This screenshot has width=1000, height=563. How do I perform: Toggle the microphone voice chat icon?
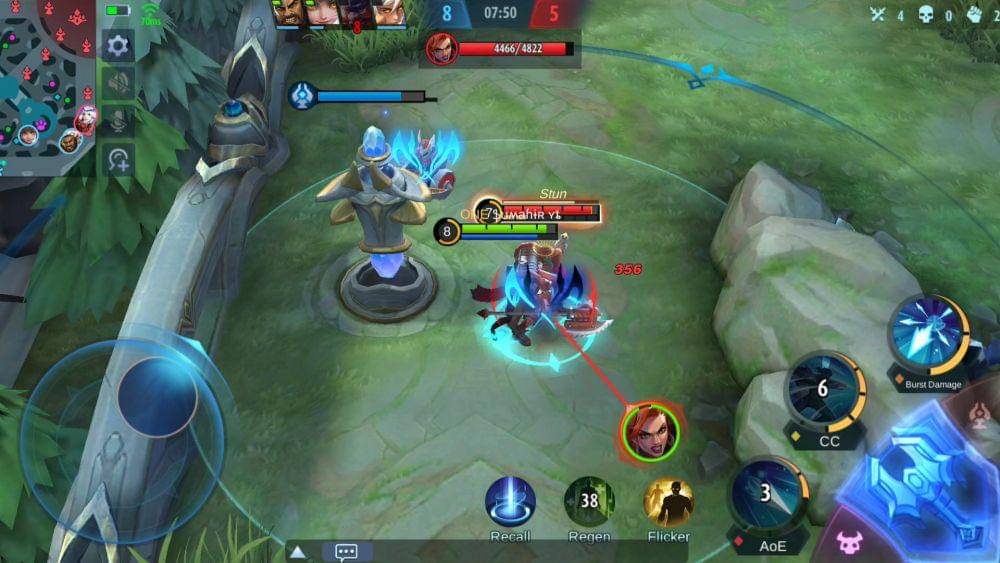(118, 121)
